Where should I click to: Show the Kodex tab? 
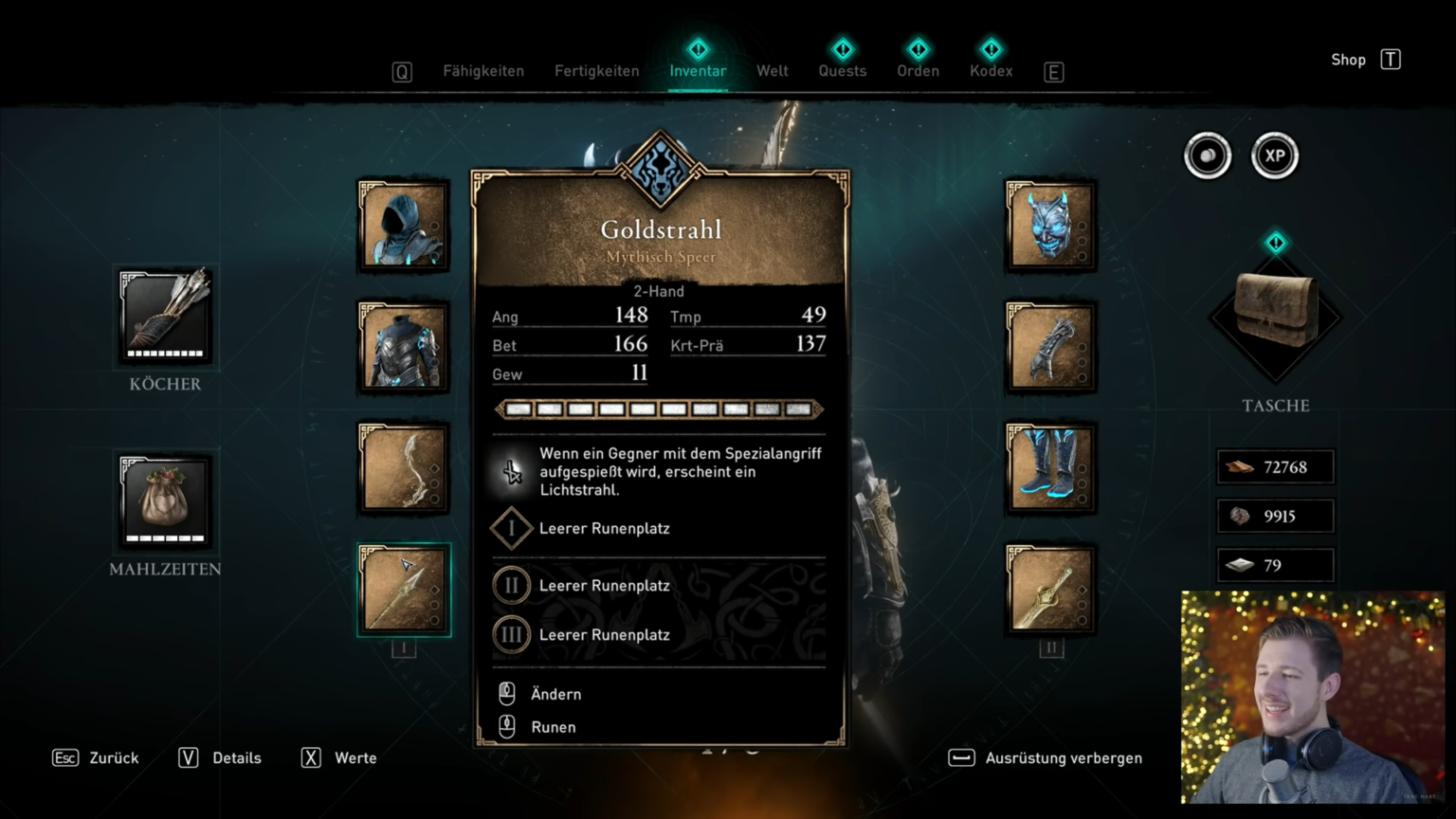point(992,70)
